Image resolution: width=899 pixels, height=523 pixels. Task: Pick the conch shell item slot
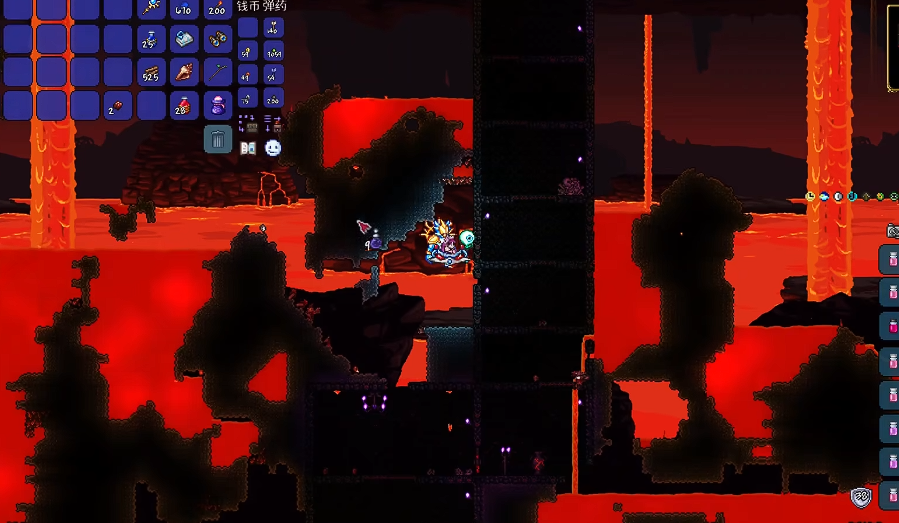coord(185,72)
